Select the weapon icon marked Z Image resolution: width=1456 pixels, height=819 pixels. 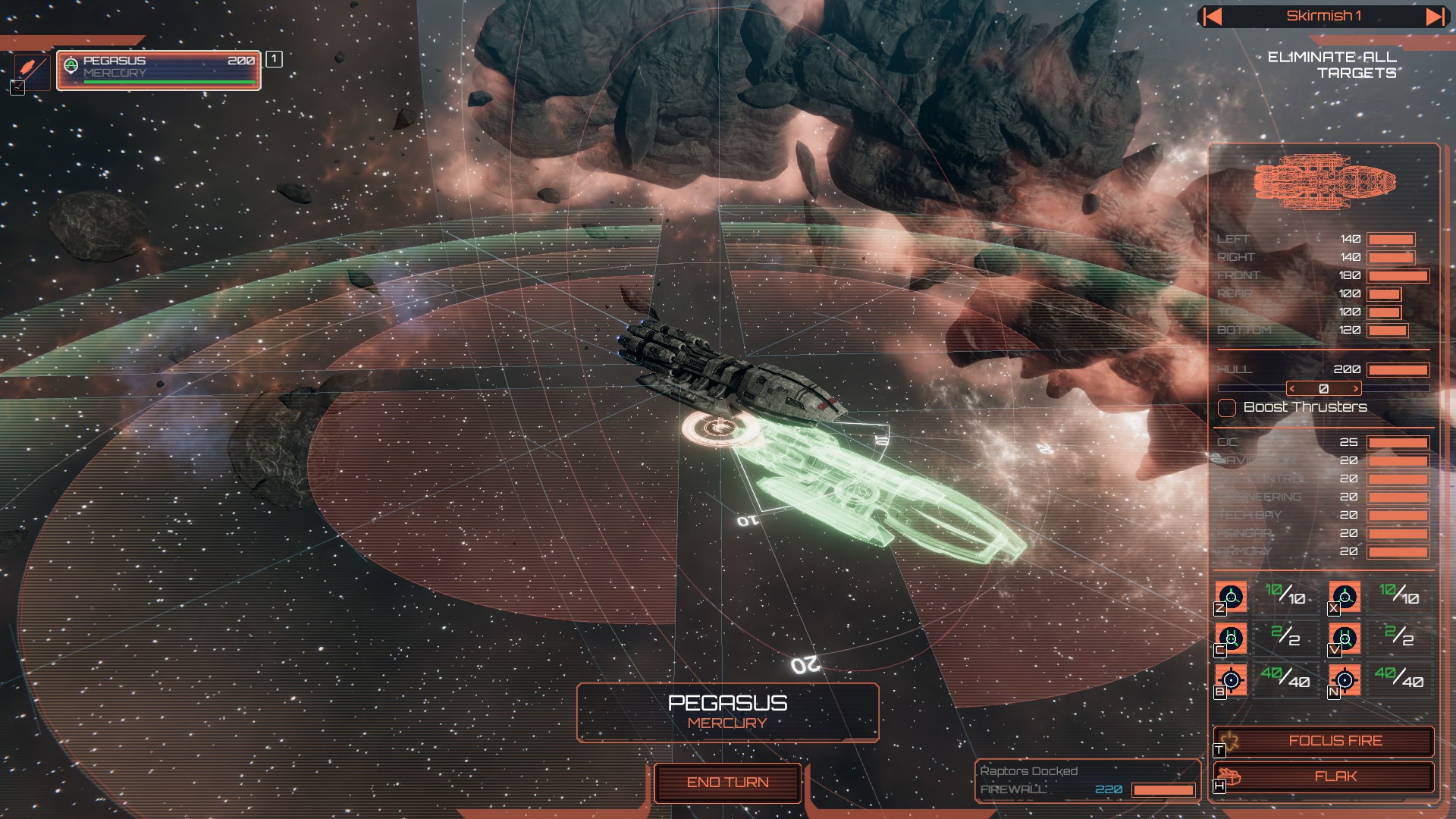(x=1231, y=597)
